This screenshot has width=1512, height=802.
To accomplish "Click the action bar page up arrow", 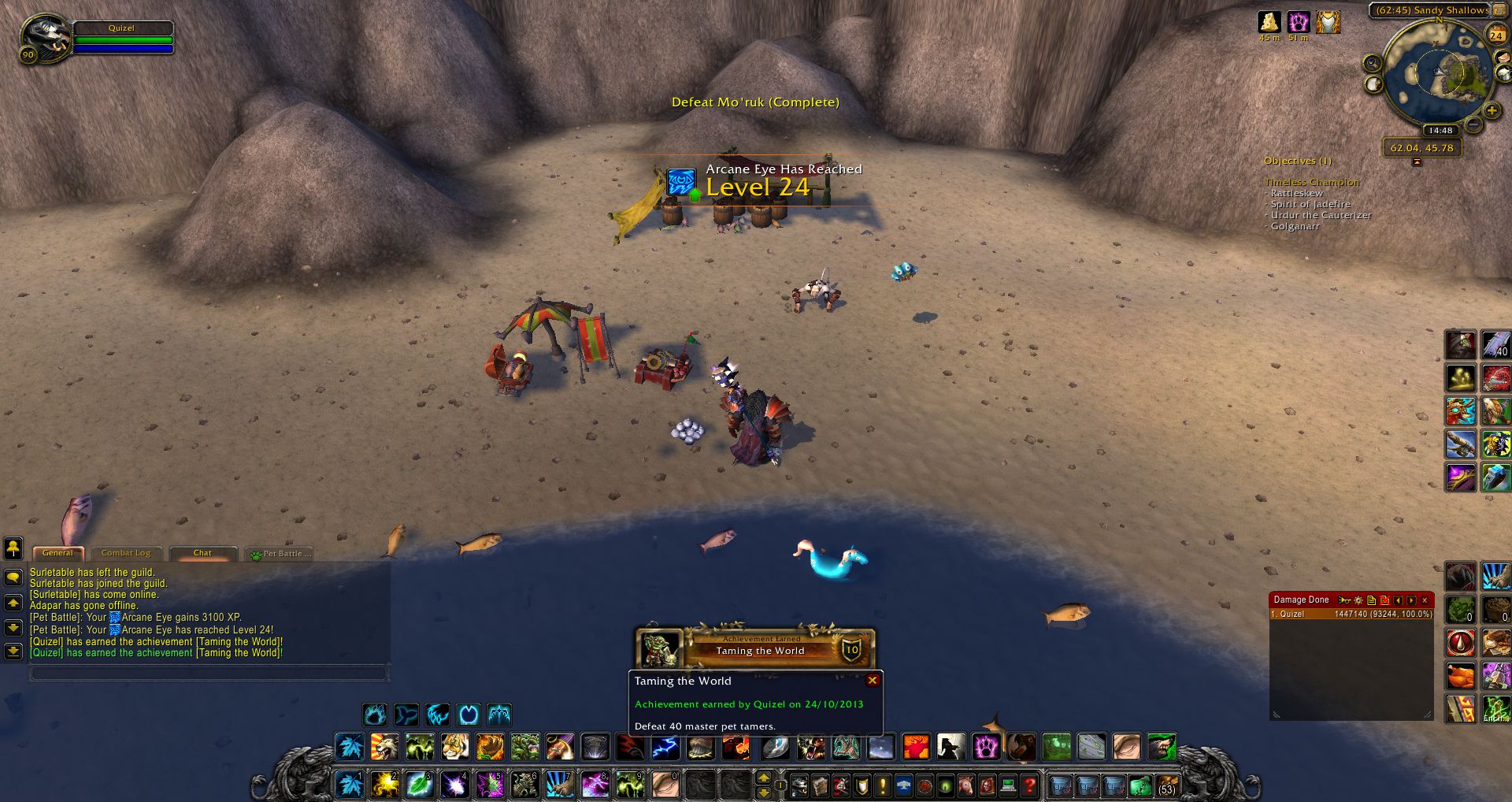I will (763, 778).
